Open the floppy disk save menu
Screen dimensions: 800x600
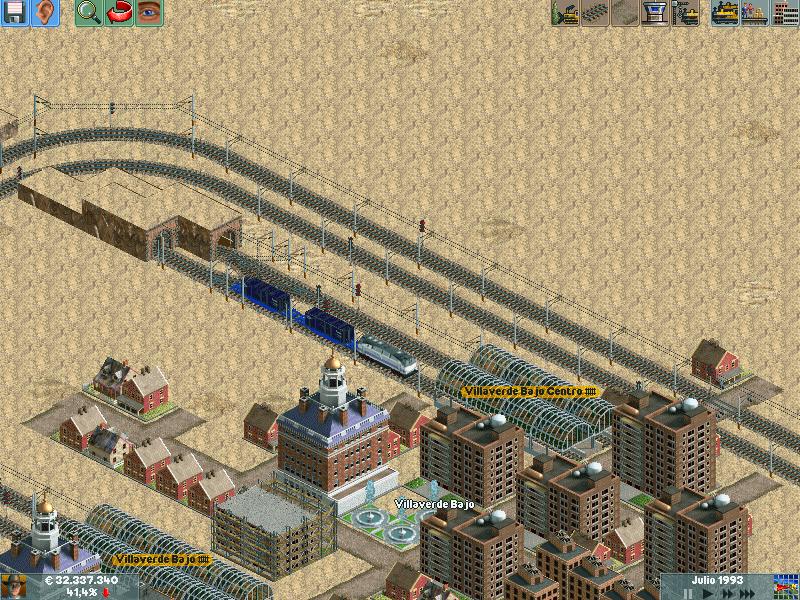(14, 13)
